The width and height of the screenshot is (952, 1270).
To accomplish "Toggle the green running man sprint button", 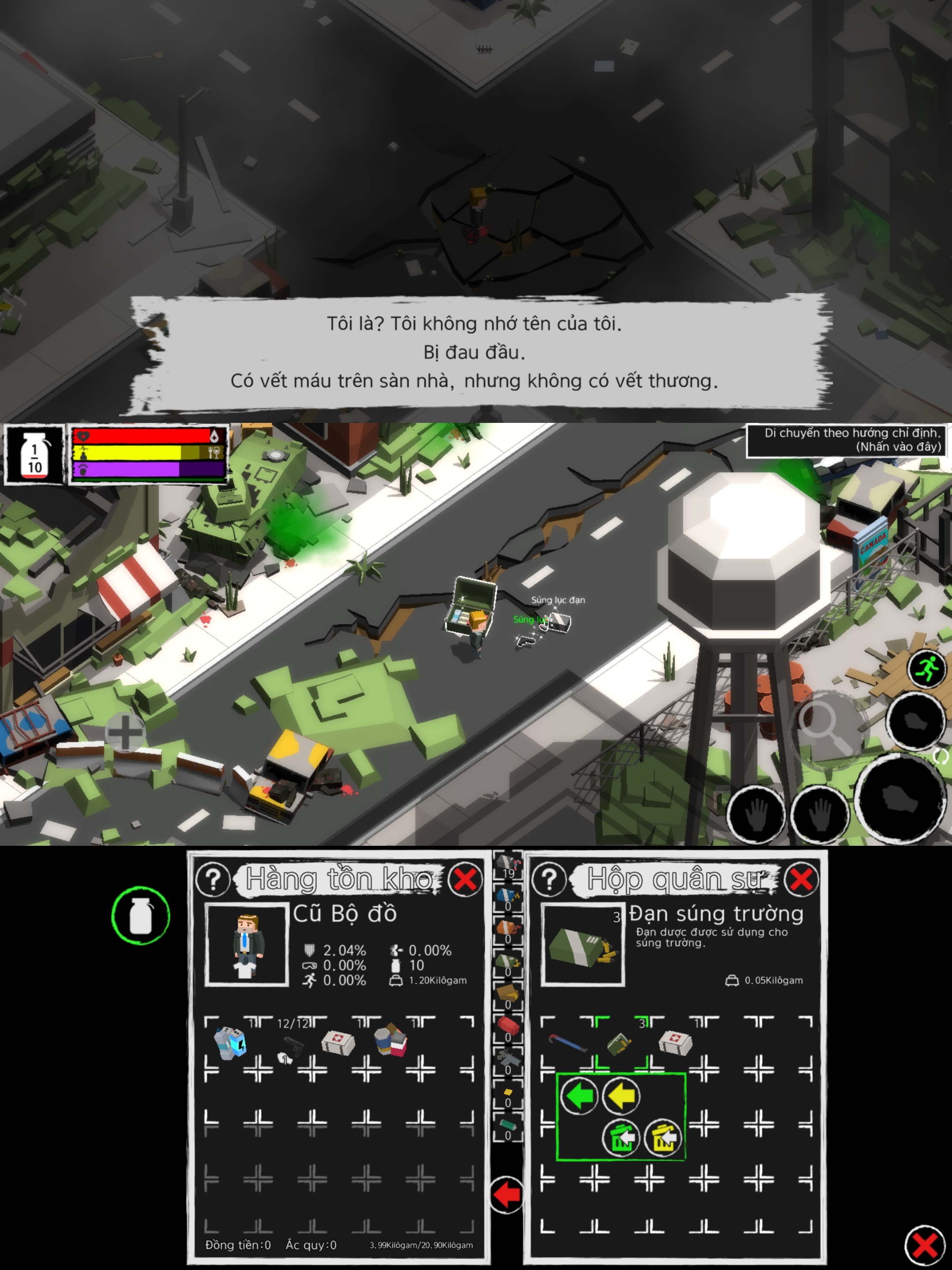I will (926, 669).
